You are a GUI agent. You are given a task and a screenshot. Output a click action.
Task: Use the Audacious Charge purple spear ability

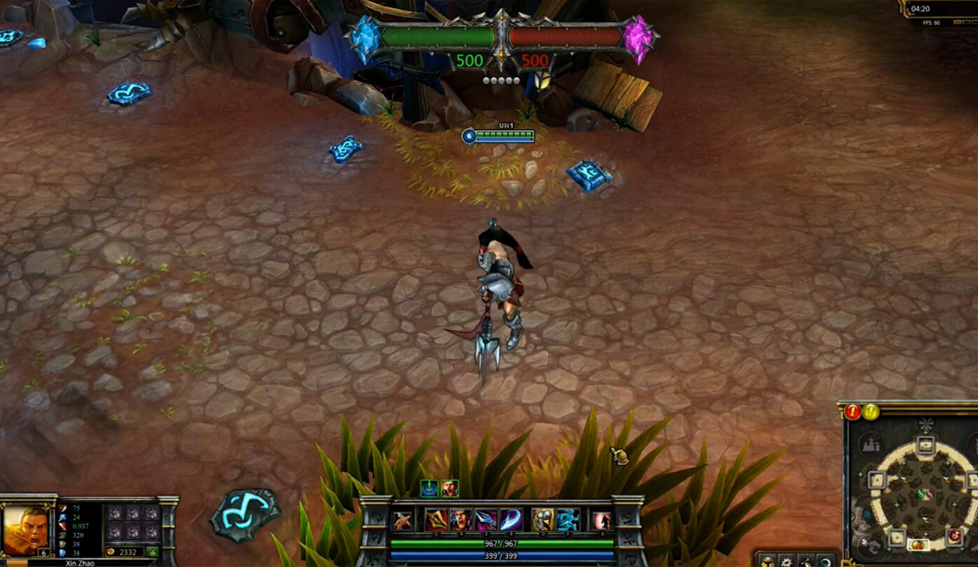pos(485,520)
